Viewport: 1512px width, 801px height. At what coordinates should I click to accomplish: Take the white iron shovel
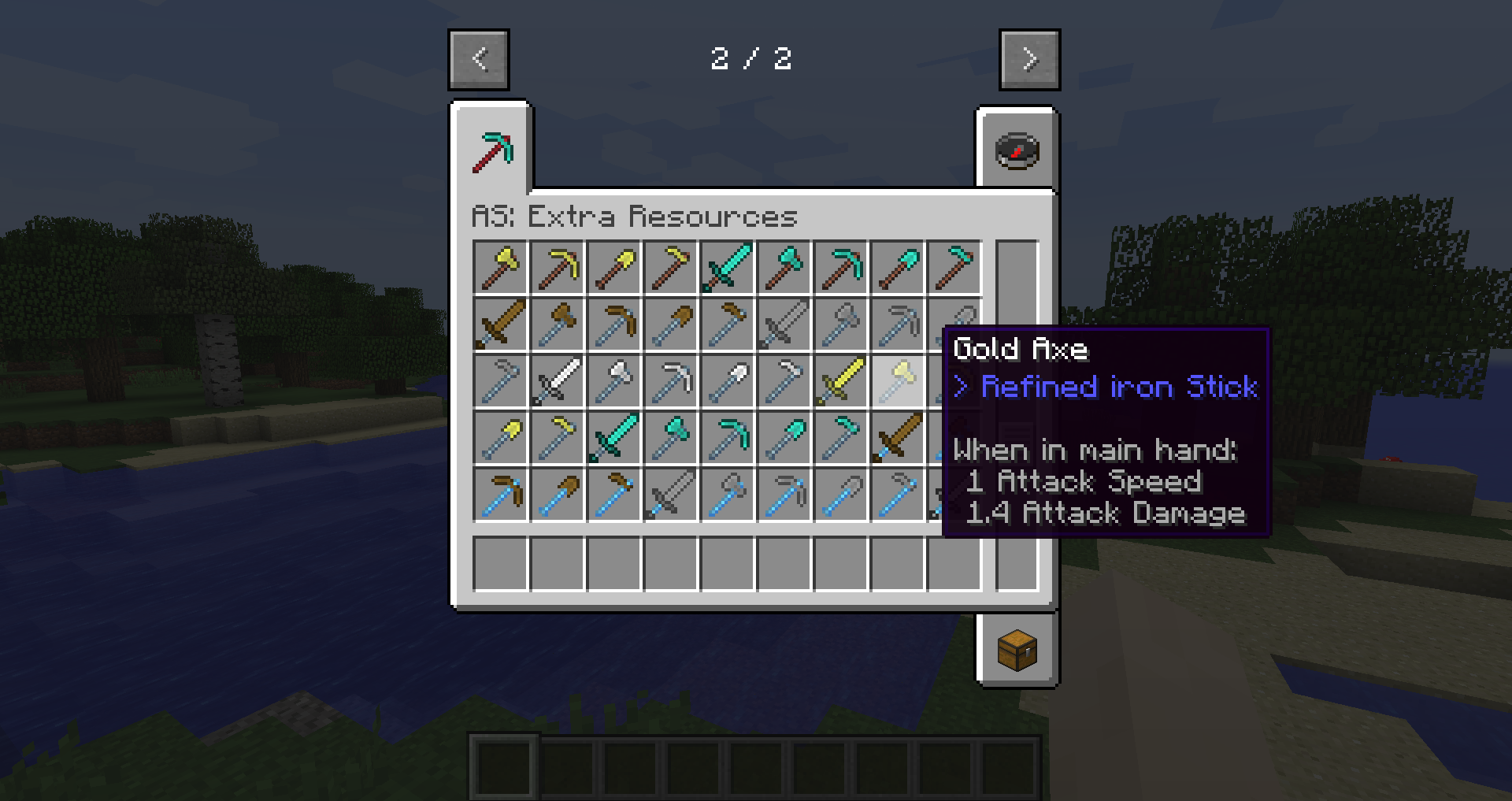tap(727, 381)
